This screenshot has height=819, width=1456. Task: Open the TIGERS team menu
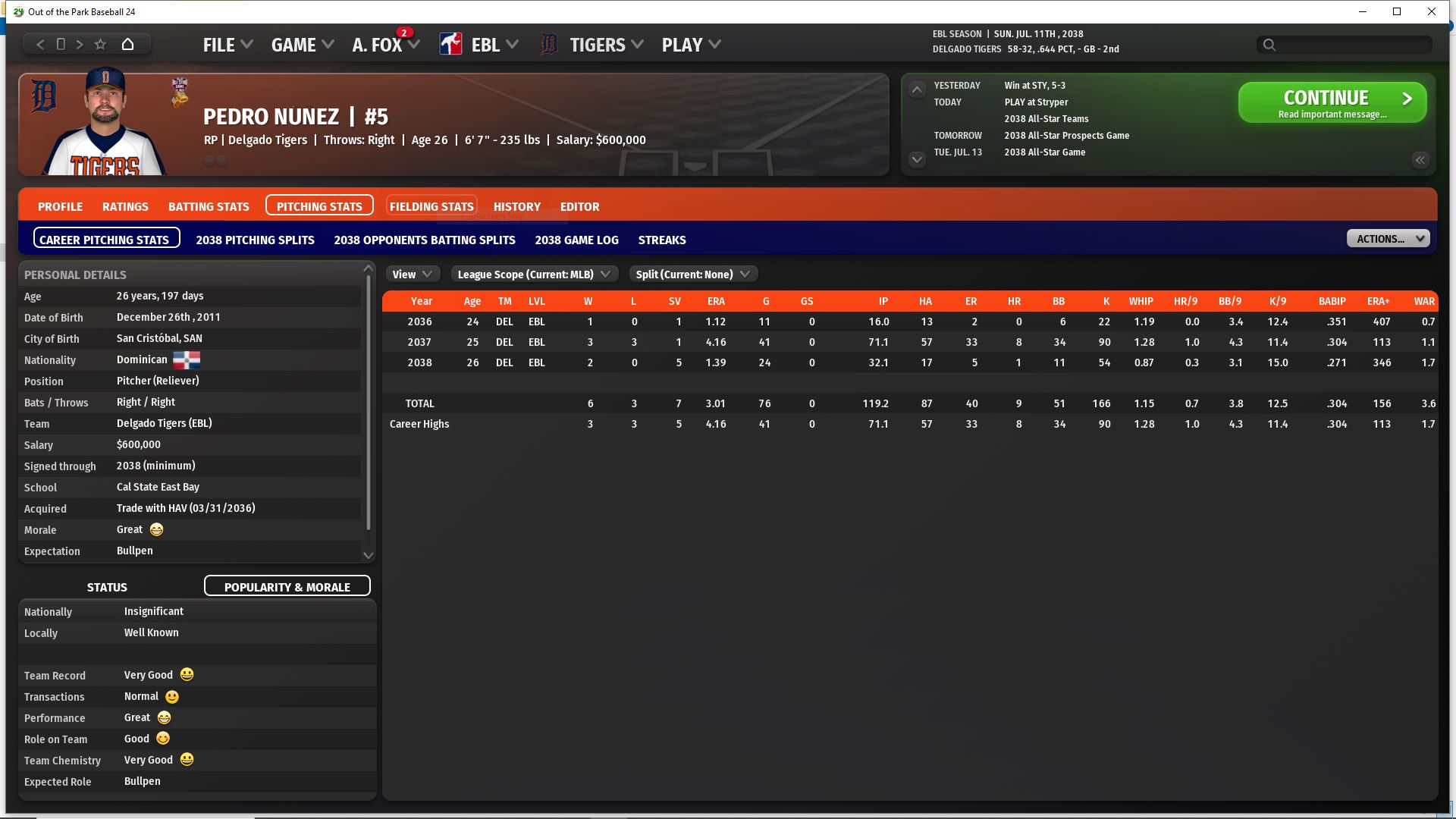605,45
